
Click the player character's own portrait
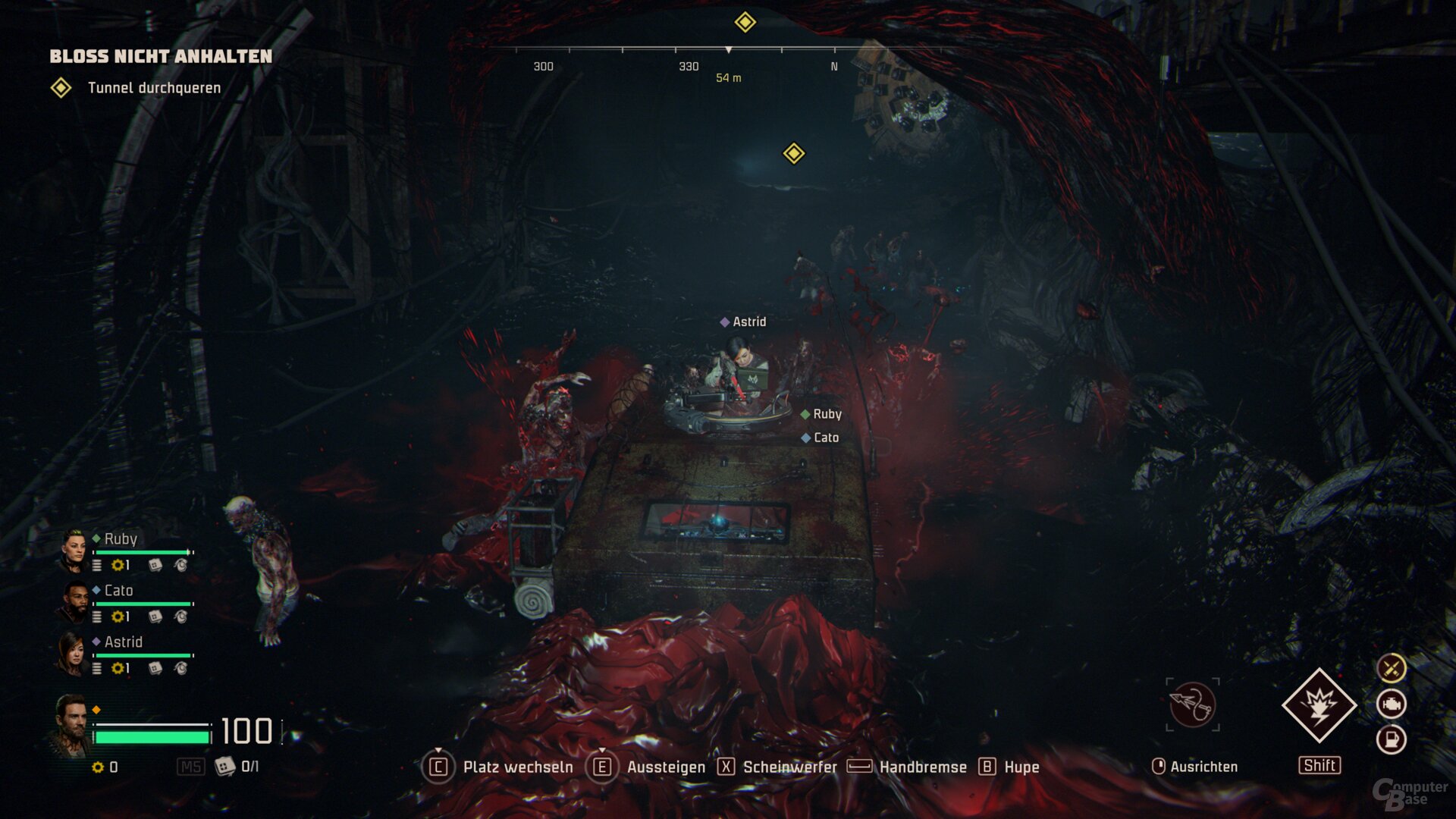coord(71,726)
